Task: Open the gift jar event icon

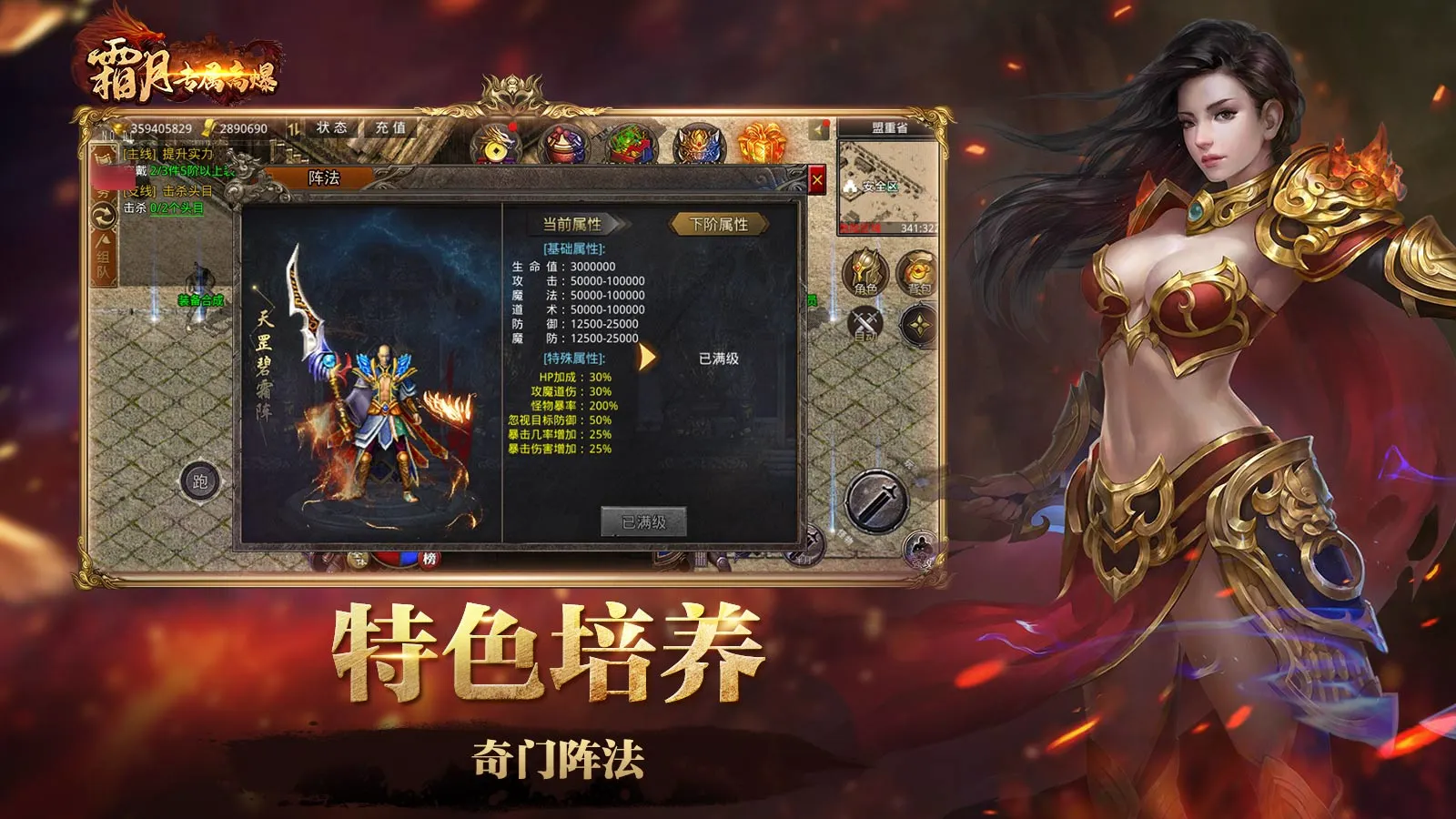Action: coord(562,146)
